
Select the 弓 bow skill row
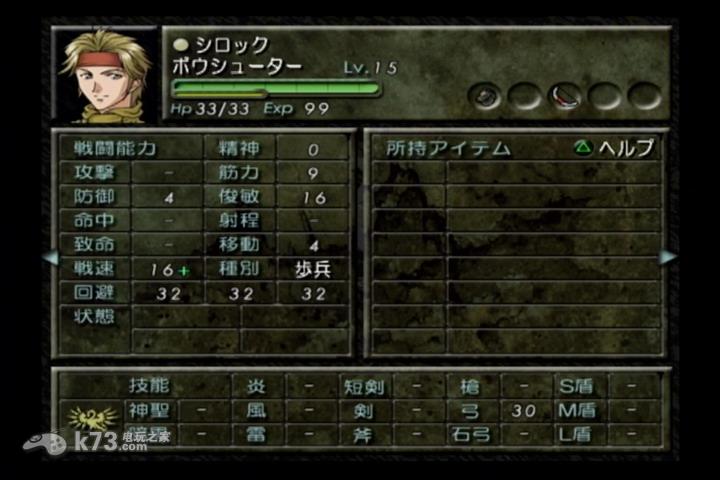(x=472, y=410)
